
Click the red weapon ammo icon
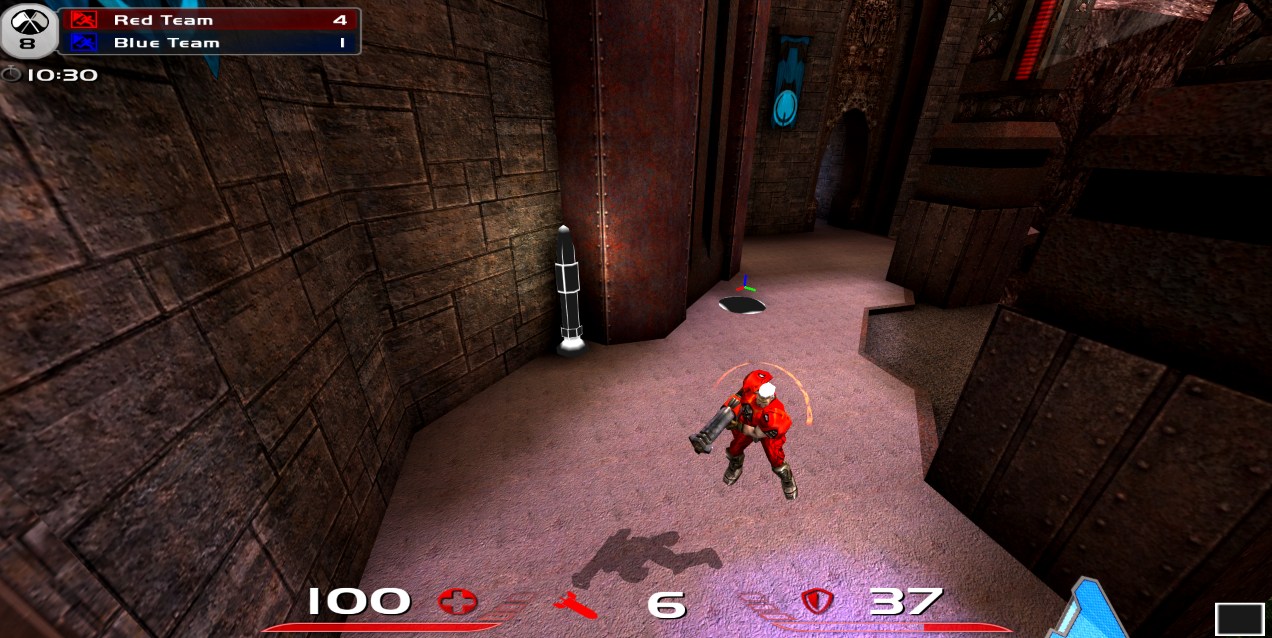tap(576, 604)
